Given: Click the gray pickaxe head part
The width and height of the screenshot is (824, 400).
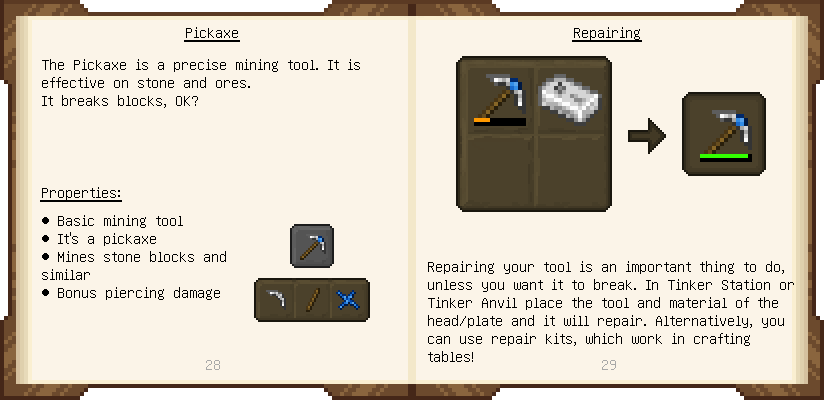Looking at the screenshot, I should tap(275, 300).
